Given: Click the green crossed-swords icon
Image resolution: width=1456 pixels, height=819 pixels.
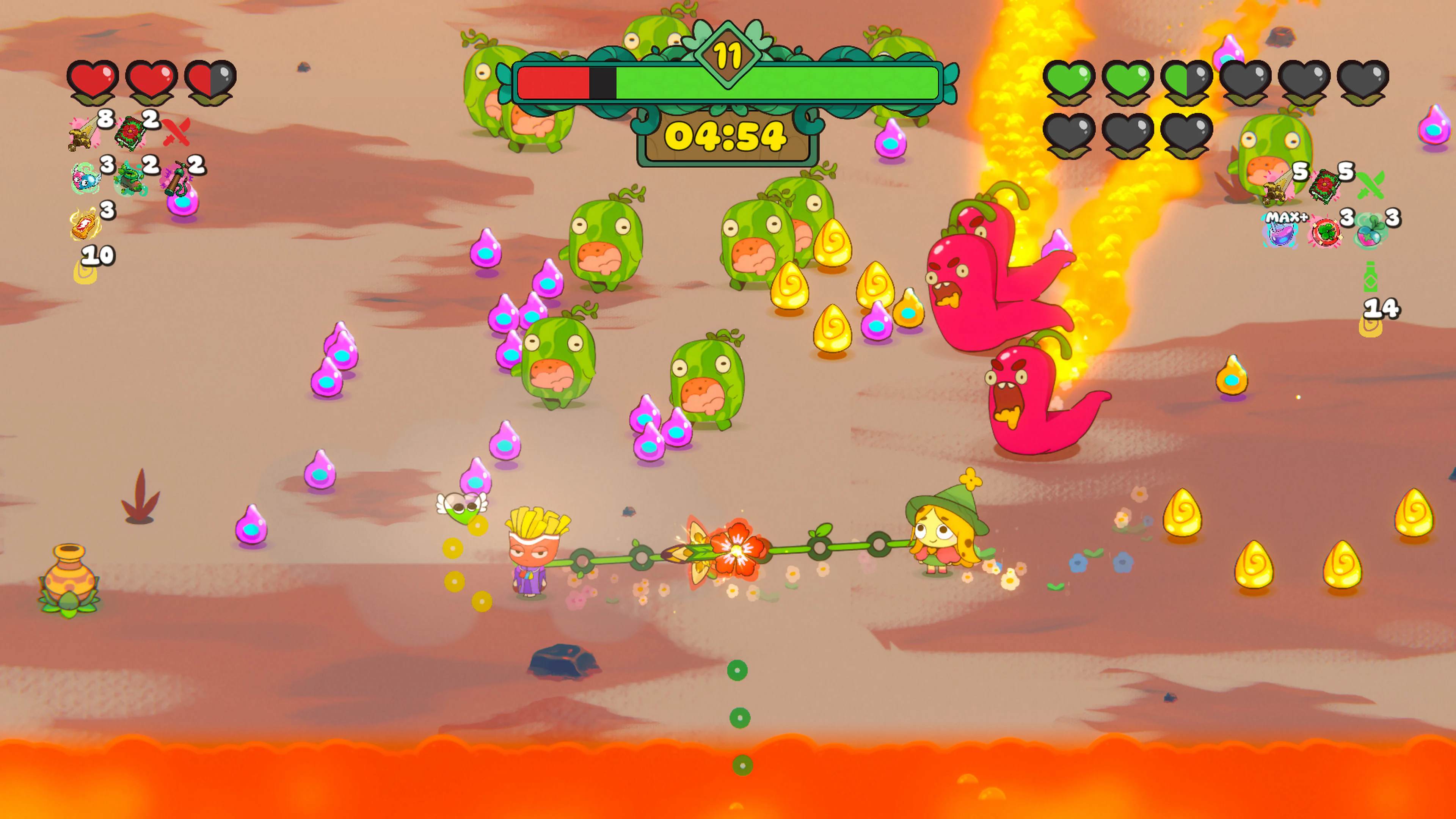Looking at the screenshot, I should (x=1371, y=185).
